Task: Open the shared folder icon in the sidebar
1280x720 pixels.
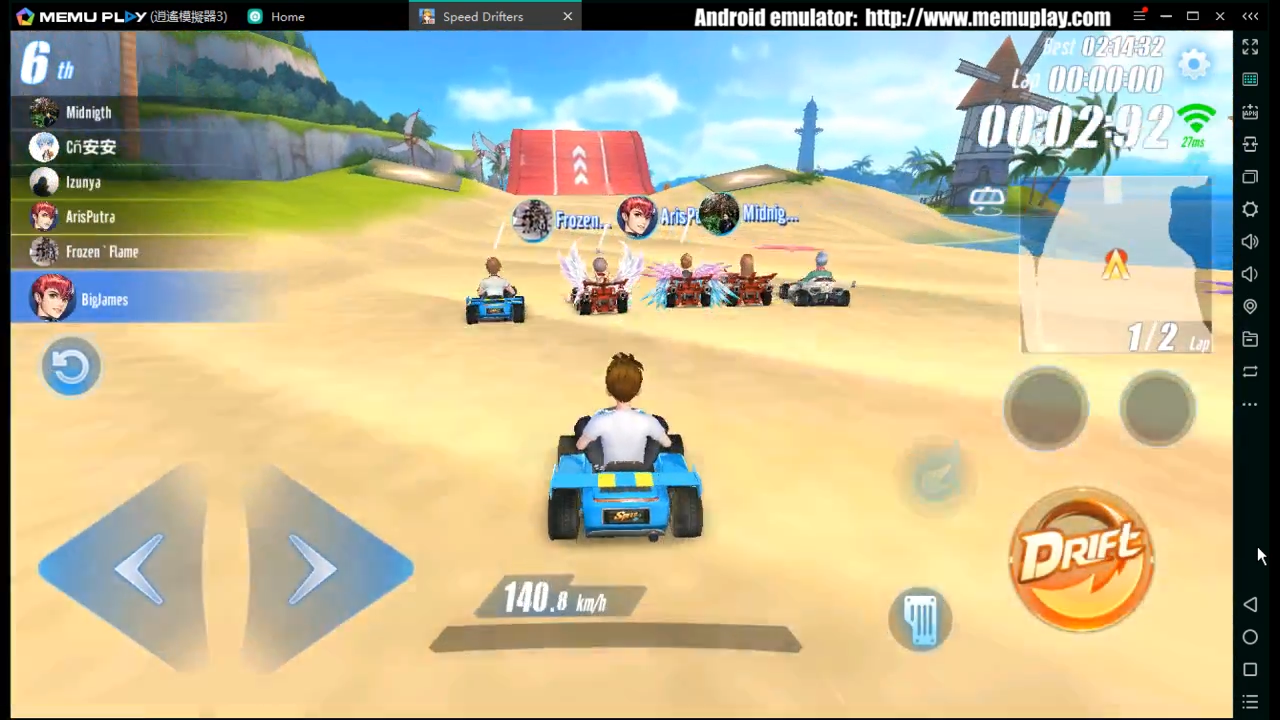Action: (1250, 339)
